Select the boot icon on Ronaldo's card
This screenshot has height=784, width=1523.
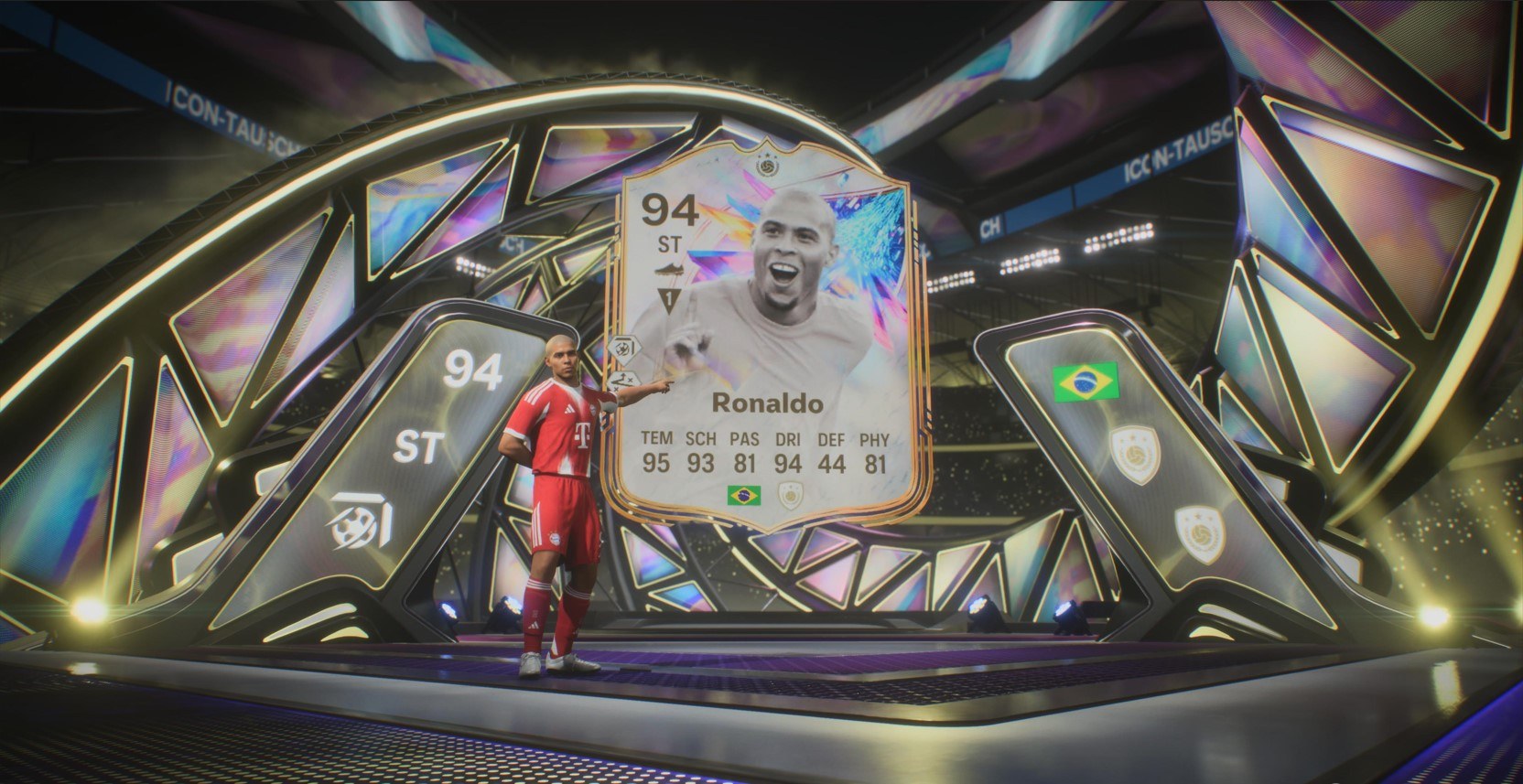pos(668,270)
